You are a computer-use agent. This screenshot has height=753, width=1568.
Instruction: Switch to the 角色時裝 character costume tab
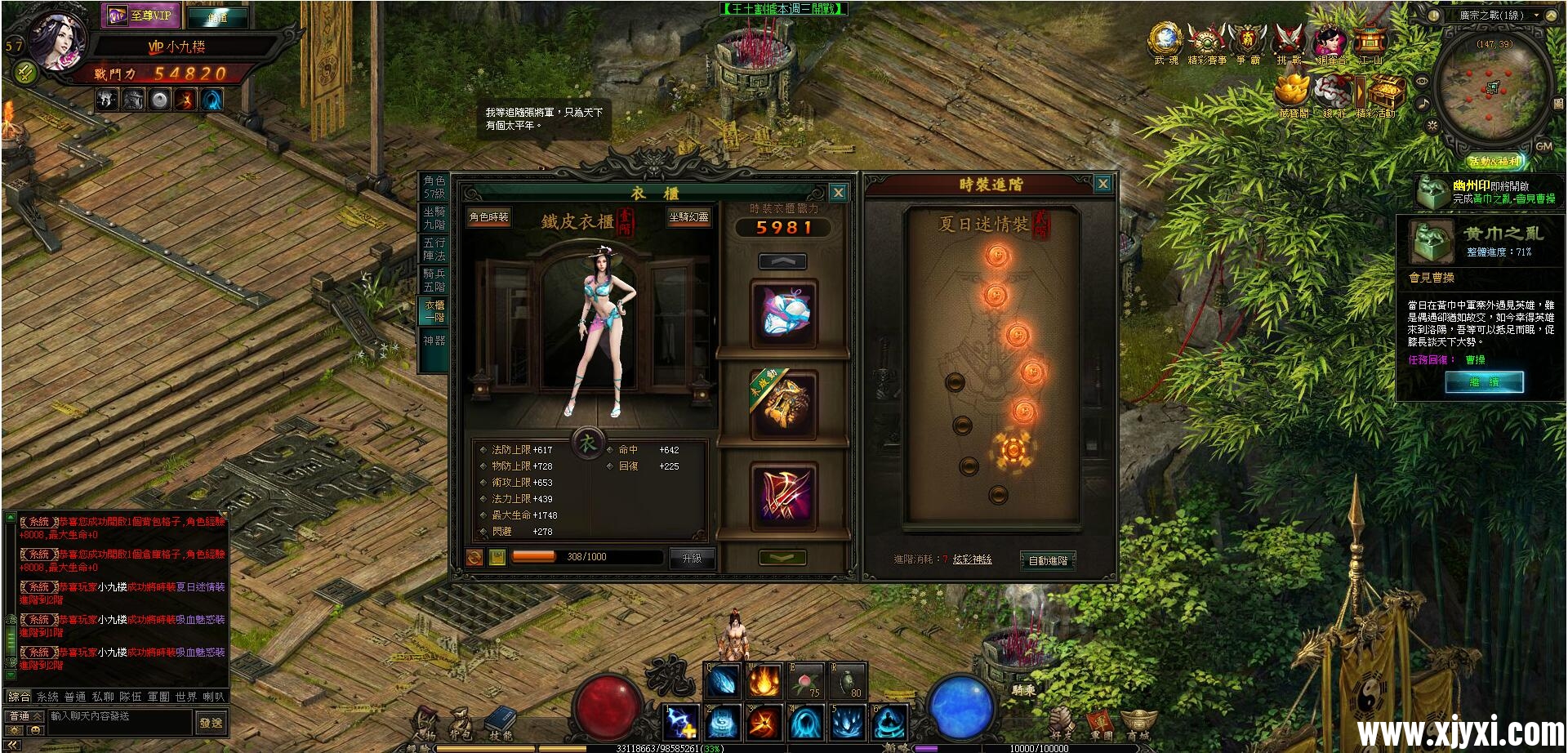488,217
